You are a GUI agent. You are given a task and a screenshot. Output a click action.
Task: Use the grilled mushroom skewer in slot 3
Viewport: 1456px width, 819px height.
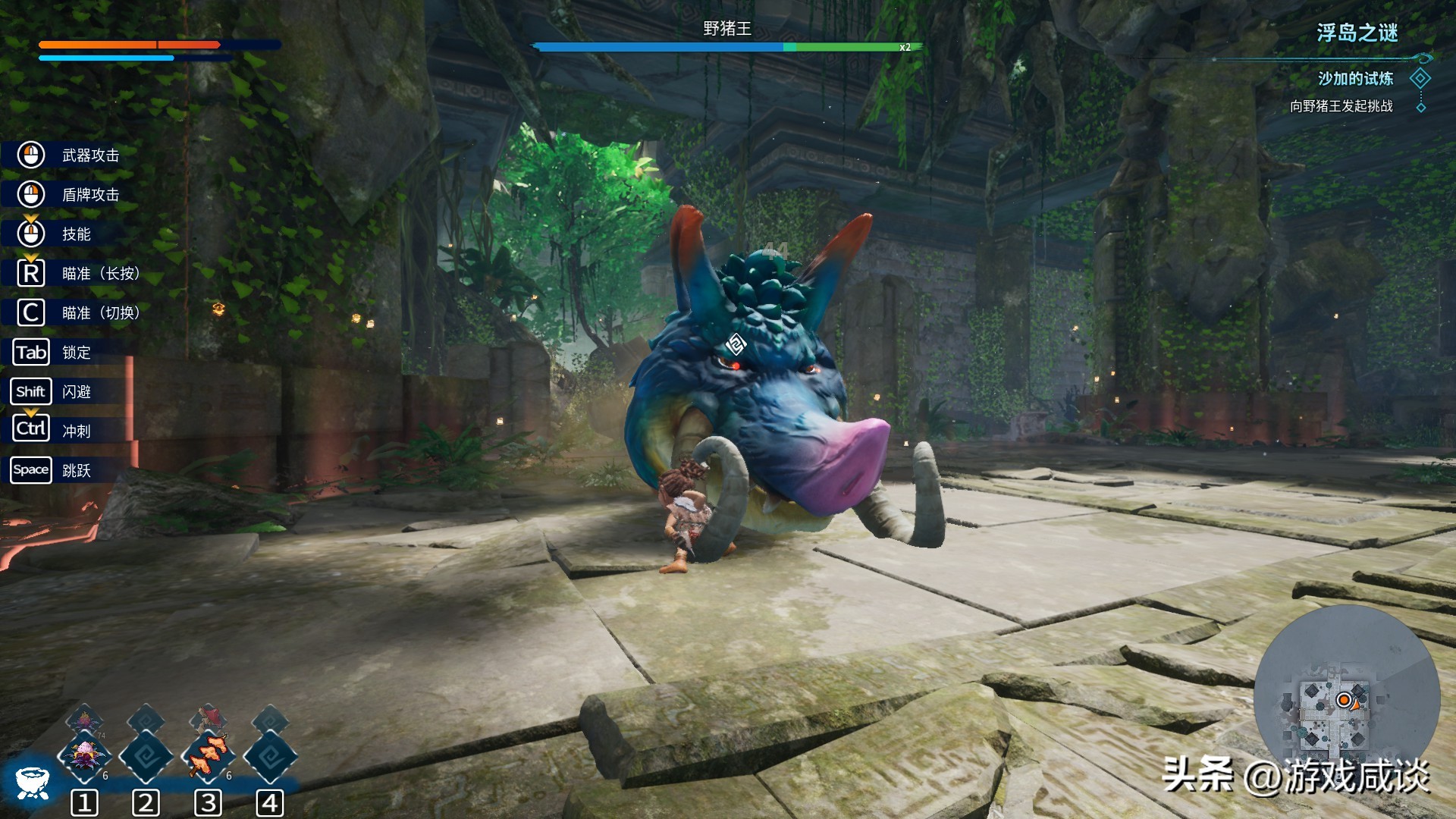pyautogui.click(x=208, y=755)
